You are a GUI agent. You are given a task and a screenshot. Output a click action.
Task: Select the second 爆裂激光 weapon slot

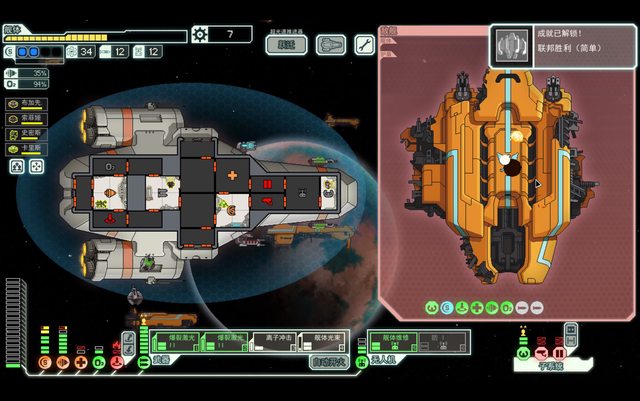[x=231, y=340]
